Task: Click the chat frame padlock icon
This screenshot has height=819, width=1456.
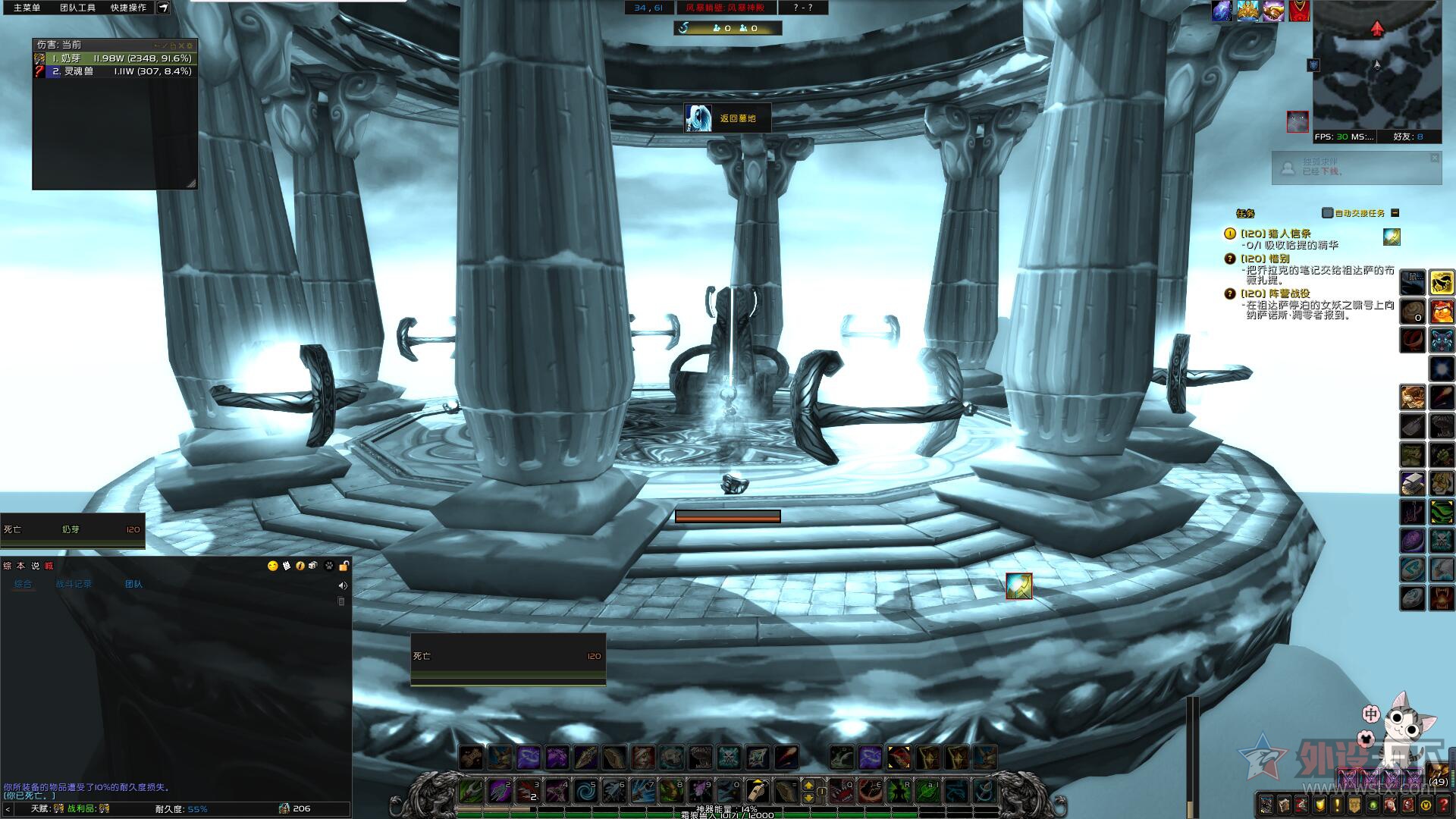Action: [x=344, y=566]
